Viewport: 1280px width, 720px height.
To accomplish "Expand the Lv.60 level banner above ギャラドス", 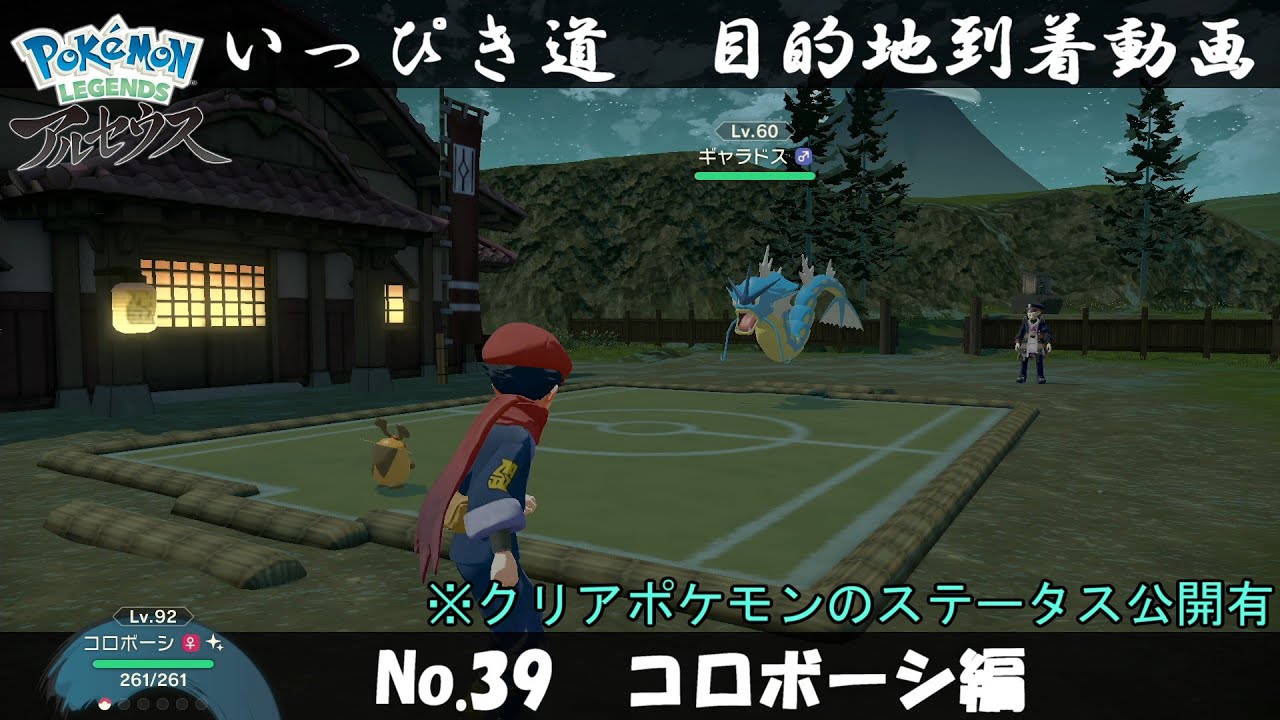I will (x=755, y=131).
